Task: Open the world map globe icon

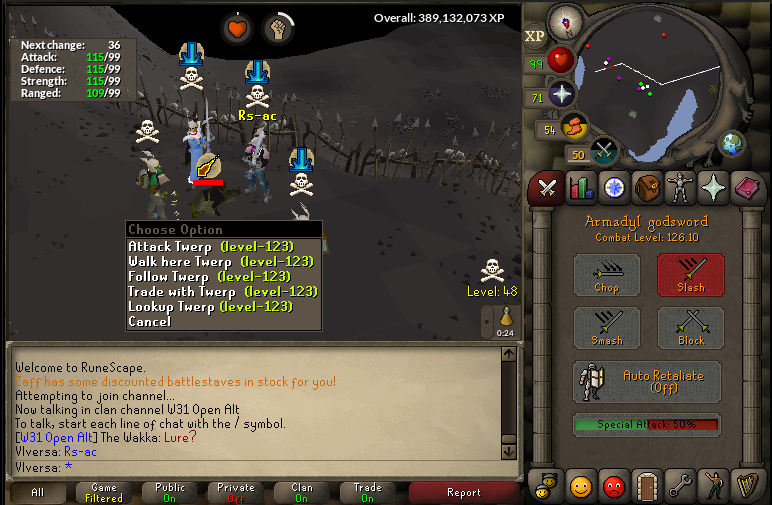Action: click(733, 143)
